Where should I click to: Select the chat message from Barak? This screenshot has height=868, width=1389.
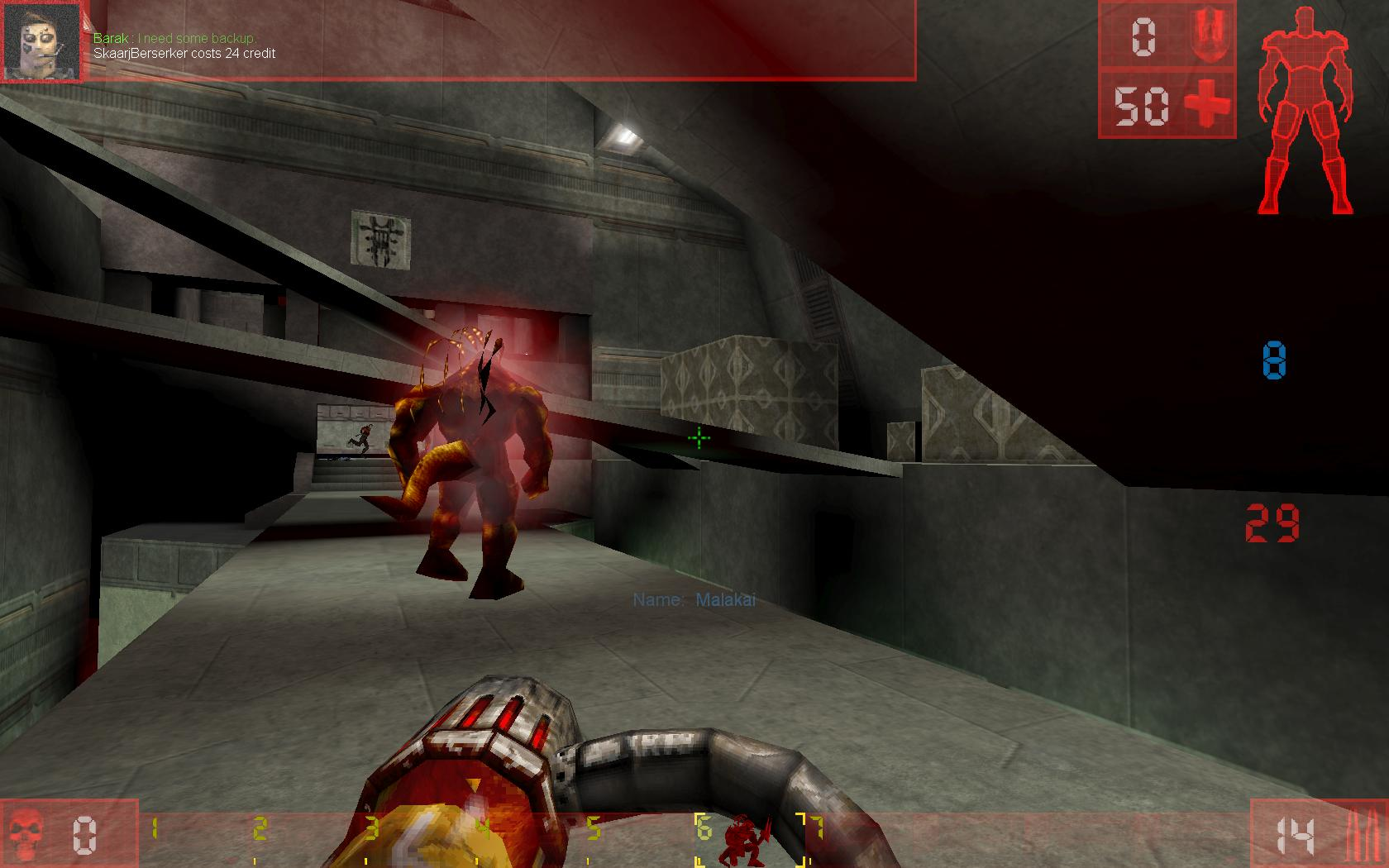175,37
